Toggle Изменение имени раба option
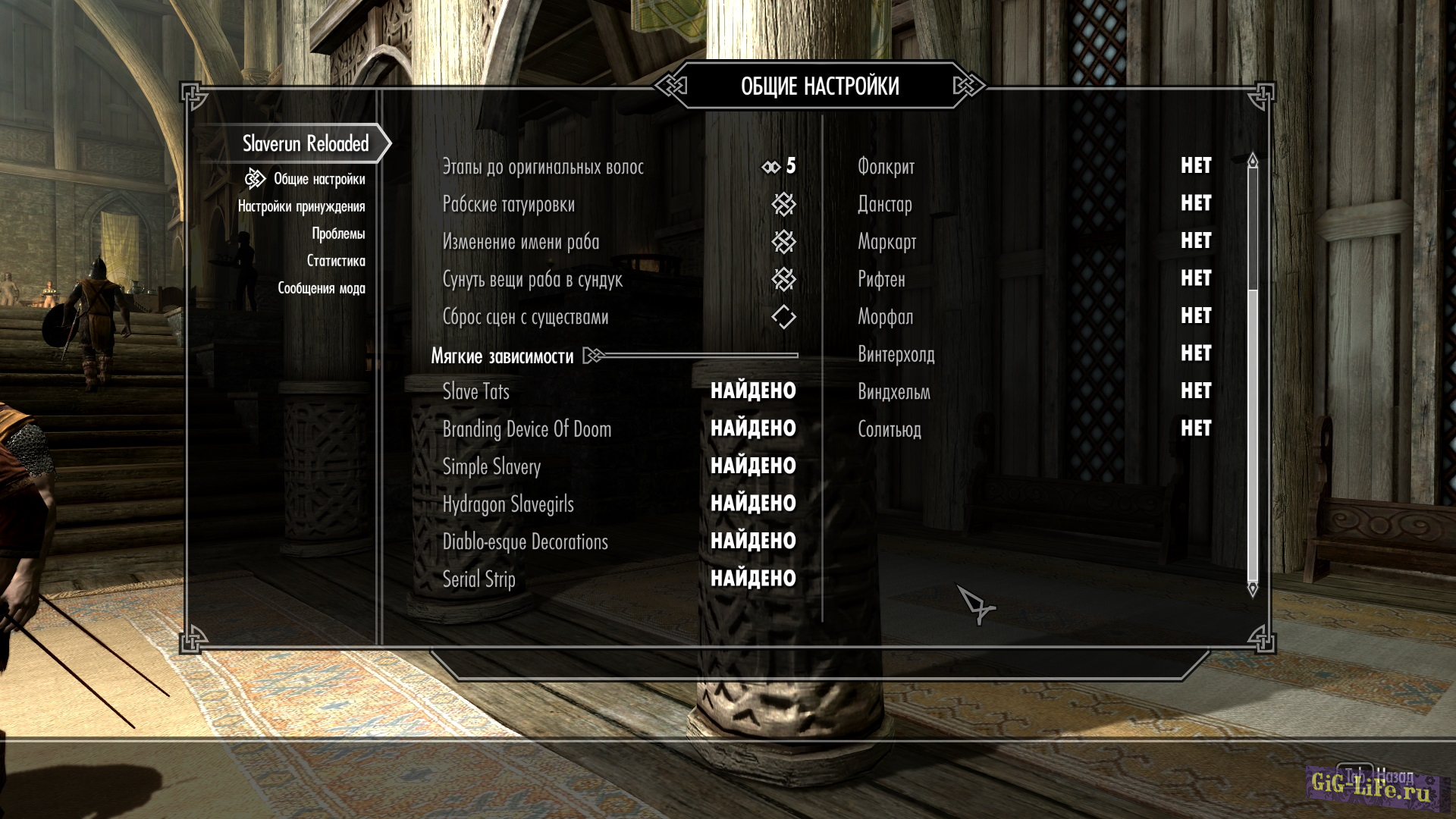1456x819 pixels. [783, 242]
